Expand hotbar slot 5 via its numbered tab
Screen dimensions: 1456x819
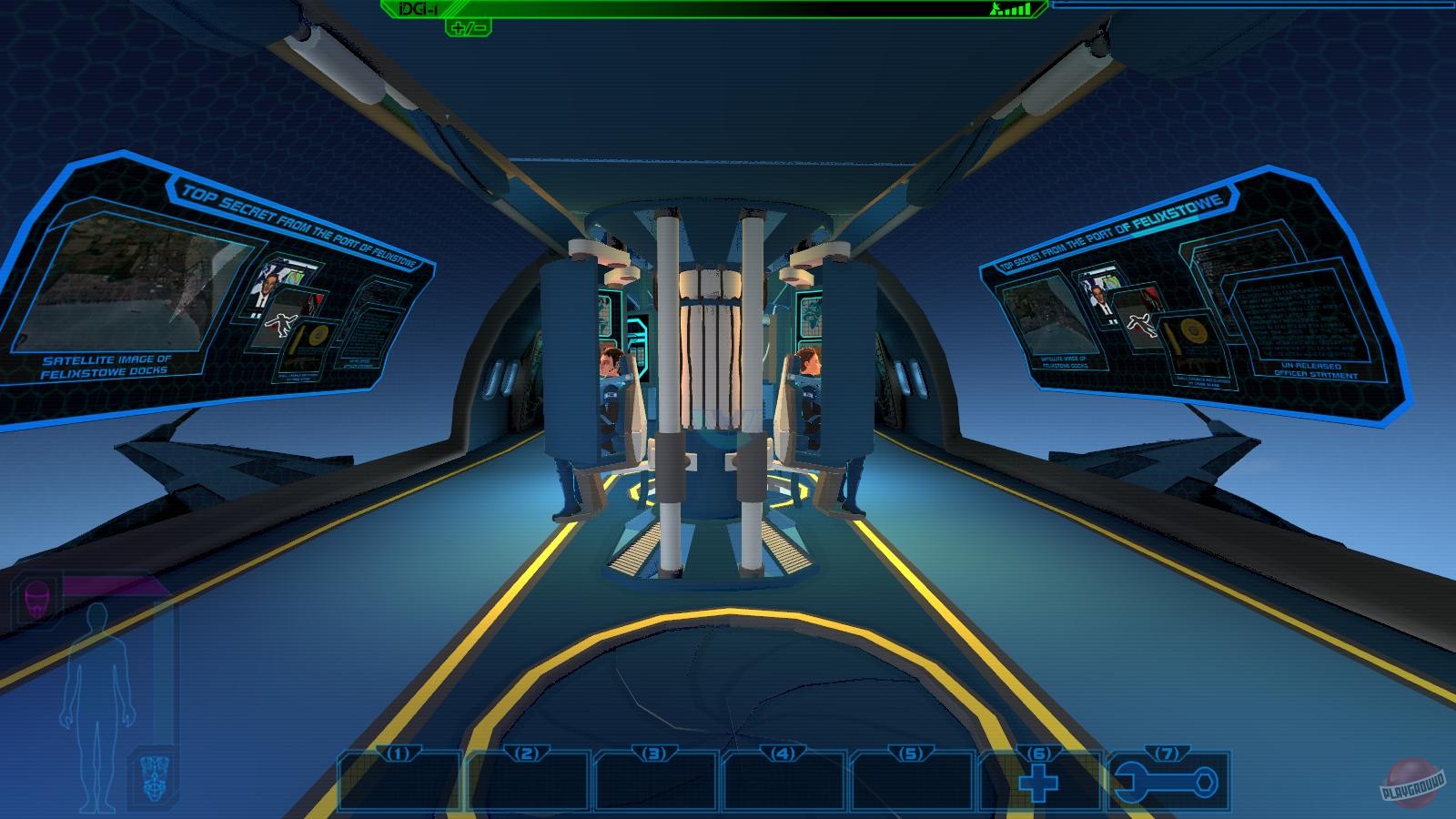[909, 753]
